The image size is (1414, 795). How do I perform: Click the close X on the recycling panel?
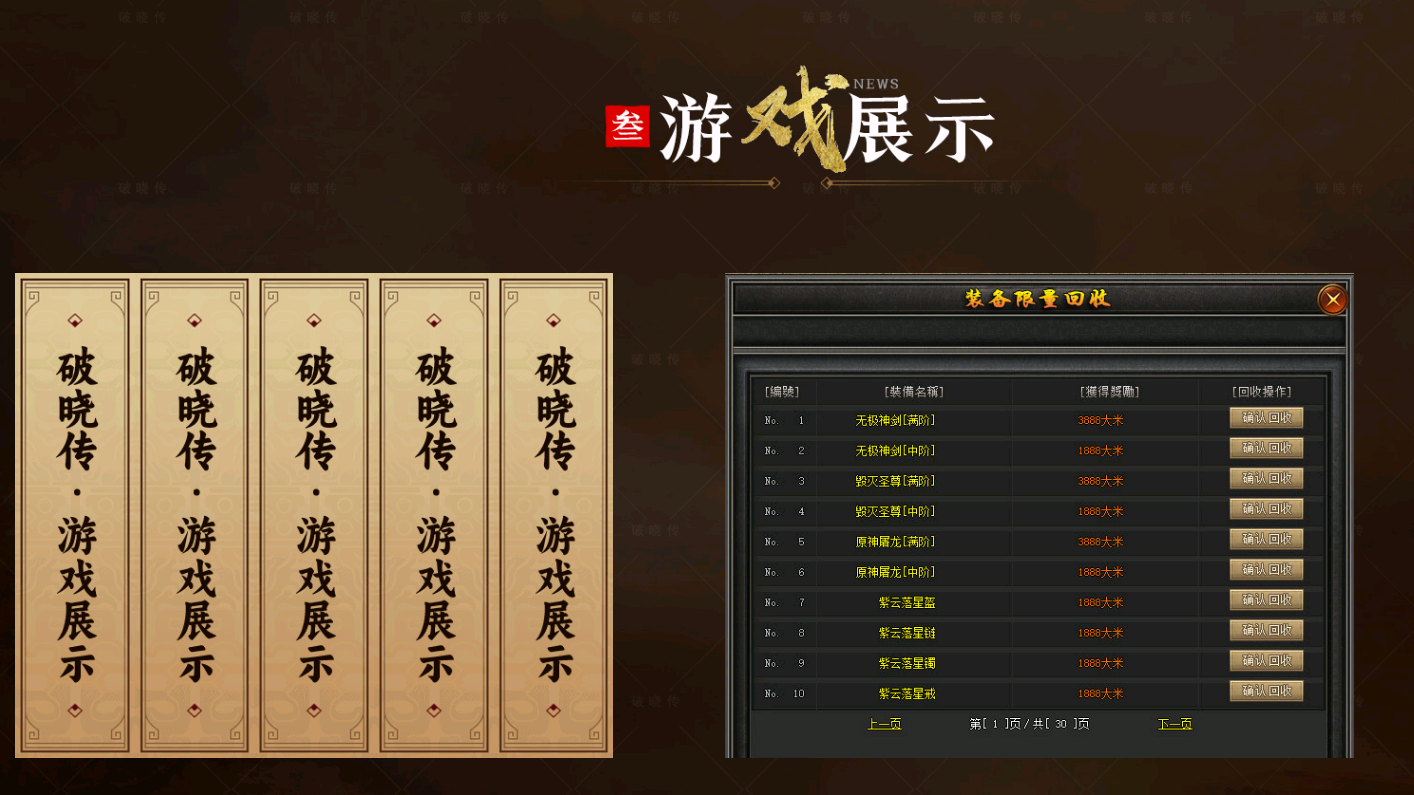[1331, 300]
